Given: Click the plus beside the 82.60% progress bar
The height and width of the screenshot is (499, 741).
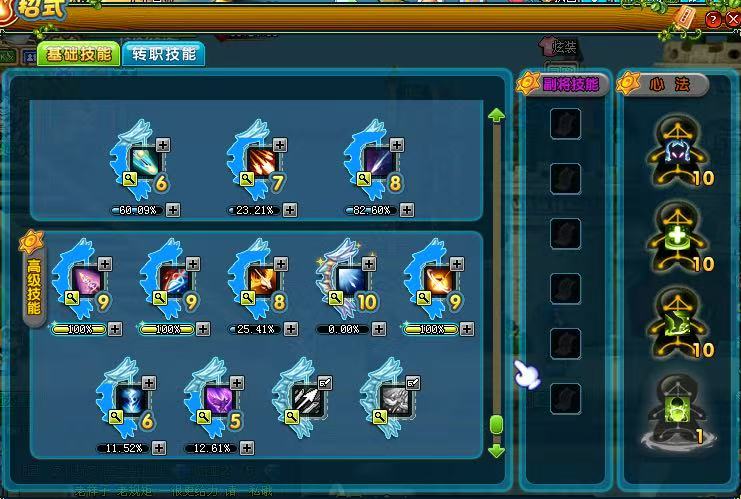Looking at the screenshot, I should coord(406,210).
